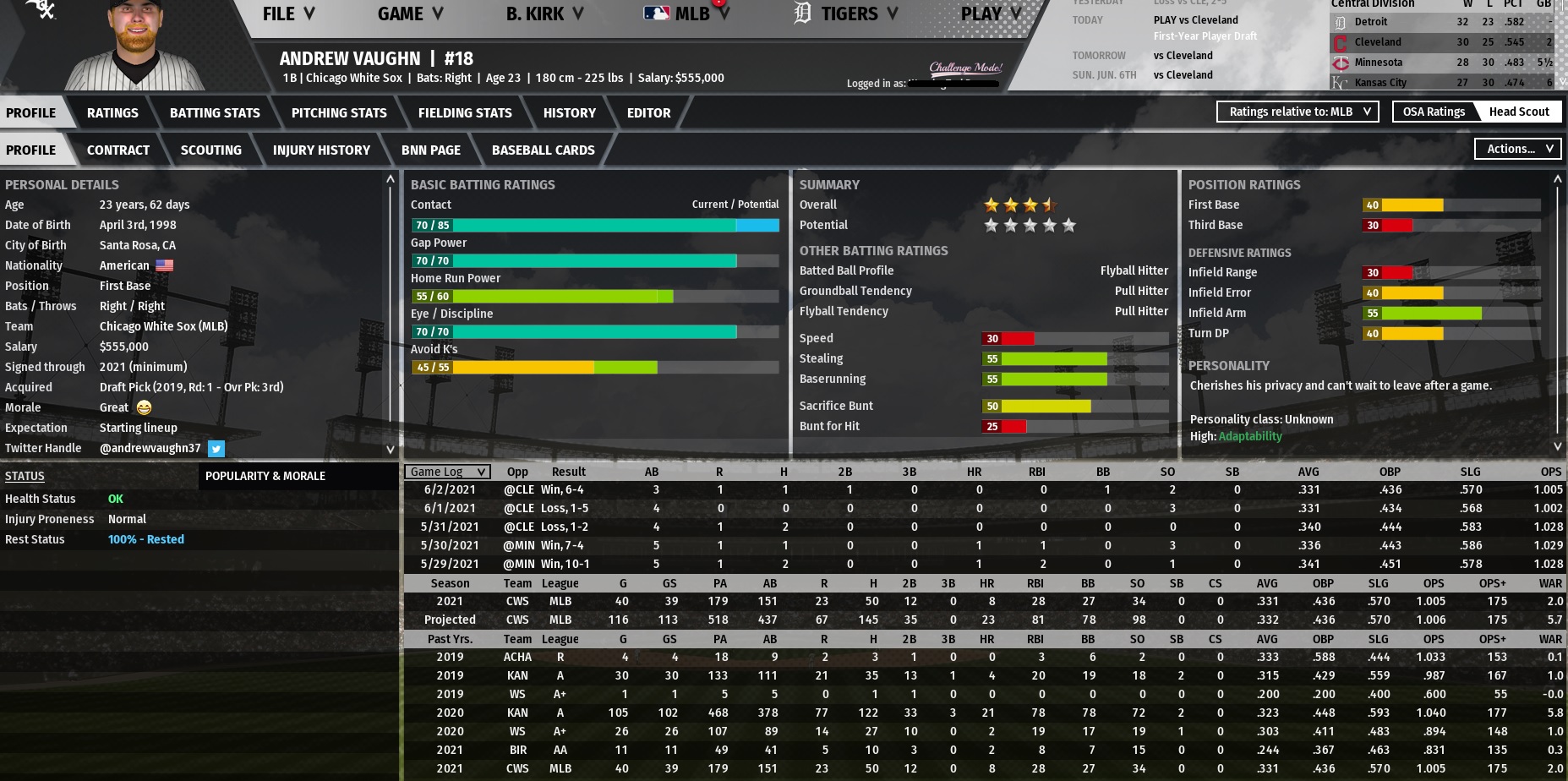The height and width of the screenshot is (781, 1568).
Task: Show the BATTING STATS tab
Action: [x=215, y=112]
